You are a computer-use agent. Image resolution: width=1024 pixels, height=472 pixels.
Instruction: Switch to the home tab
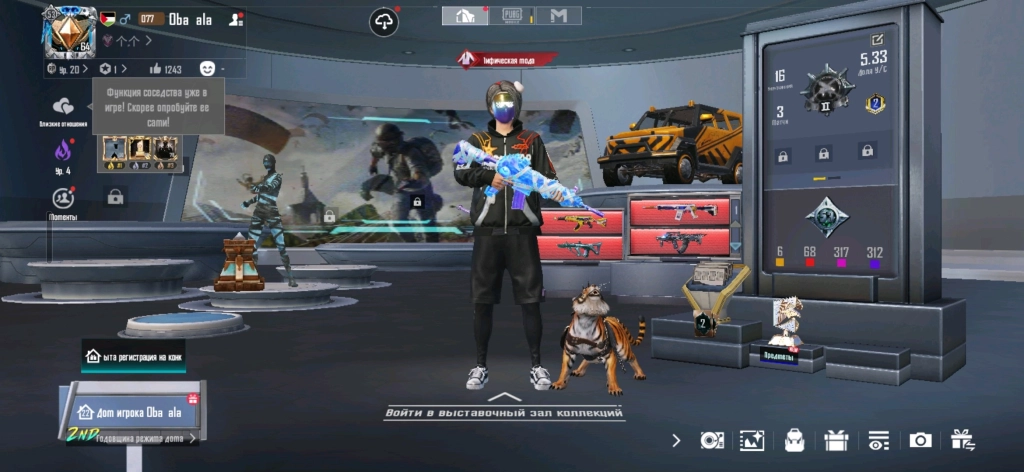click(x=465, y=16)
